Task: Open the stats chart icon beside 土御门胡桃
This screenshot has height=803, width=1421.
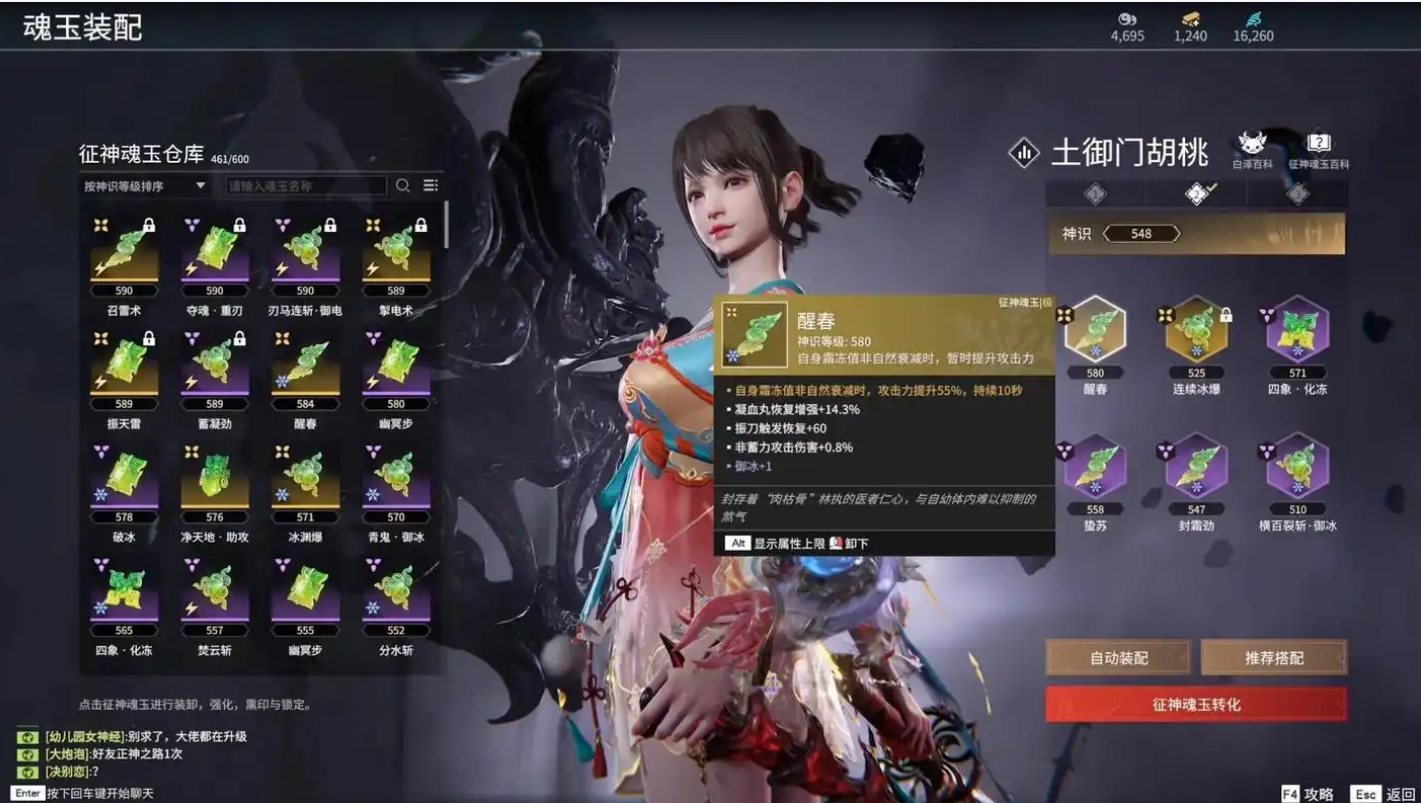Action: point(1024,154)
